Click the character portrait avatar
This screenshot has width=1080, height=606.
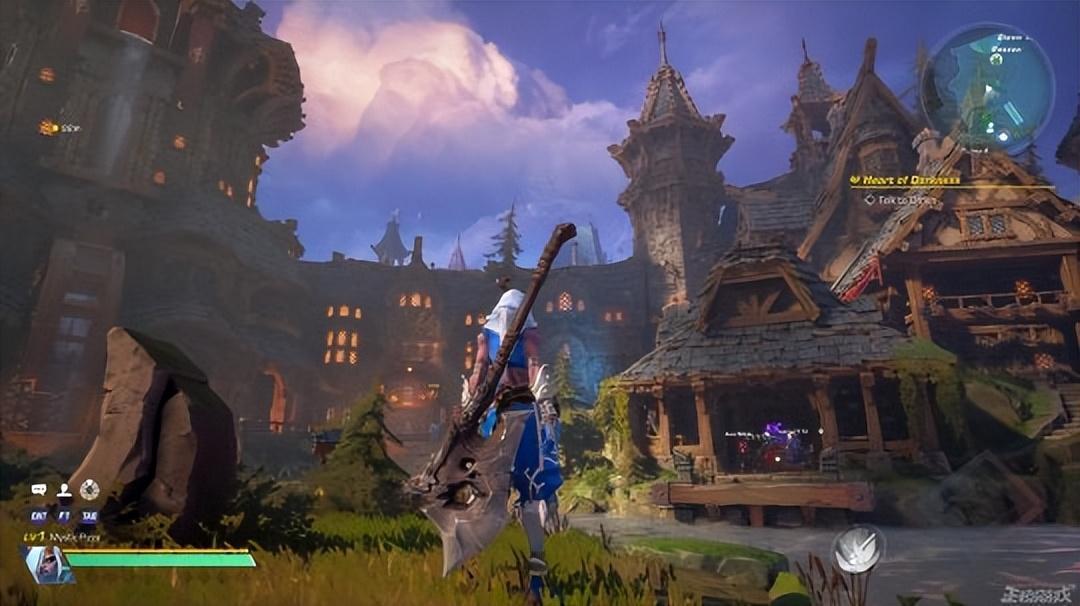tap(47, 565)
